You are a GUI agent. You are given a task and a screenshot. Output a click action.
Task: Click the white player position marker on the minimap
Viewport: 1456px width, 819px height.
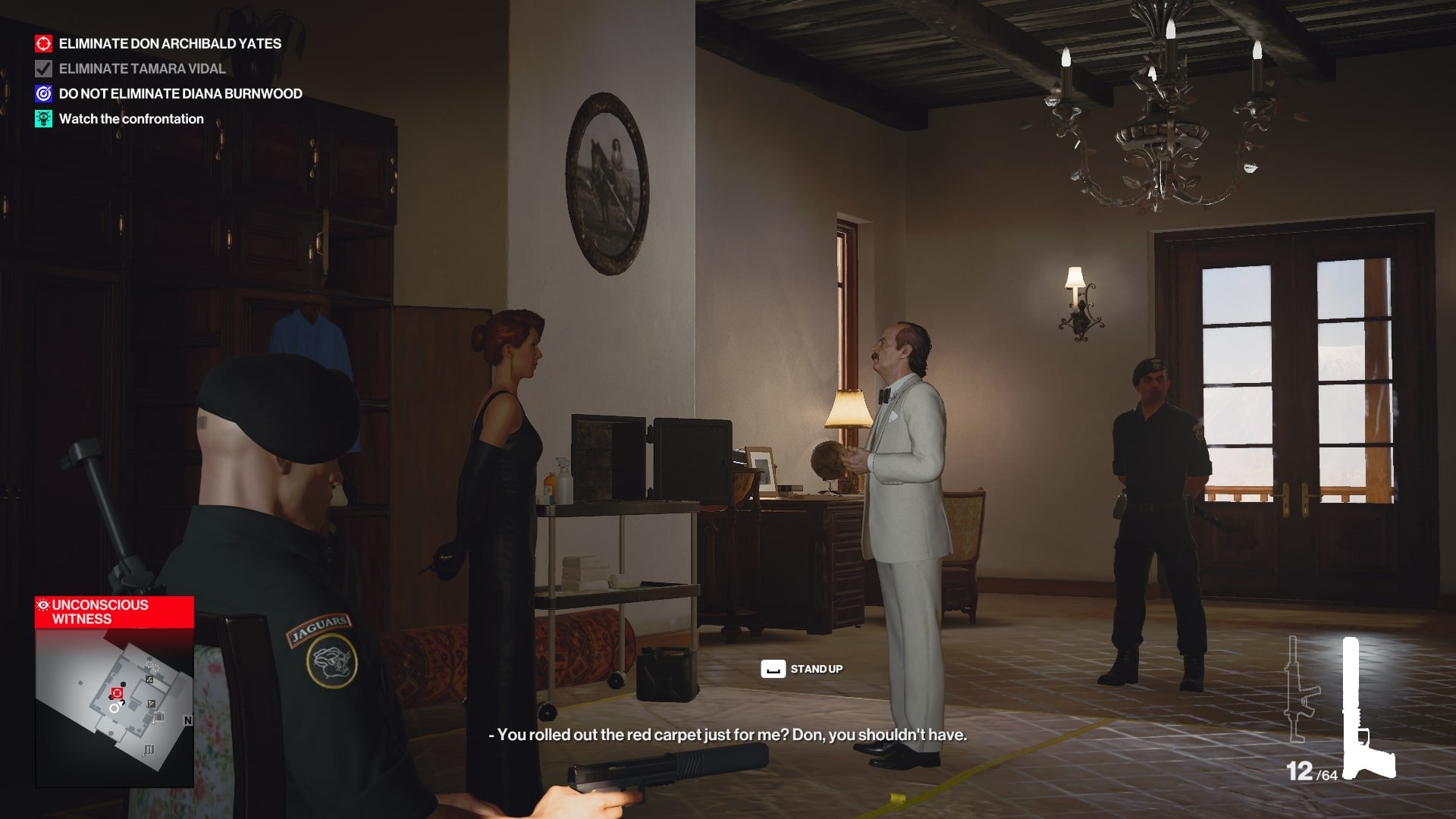(x=115, y=708)
